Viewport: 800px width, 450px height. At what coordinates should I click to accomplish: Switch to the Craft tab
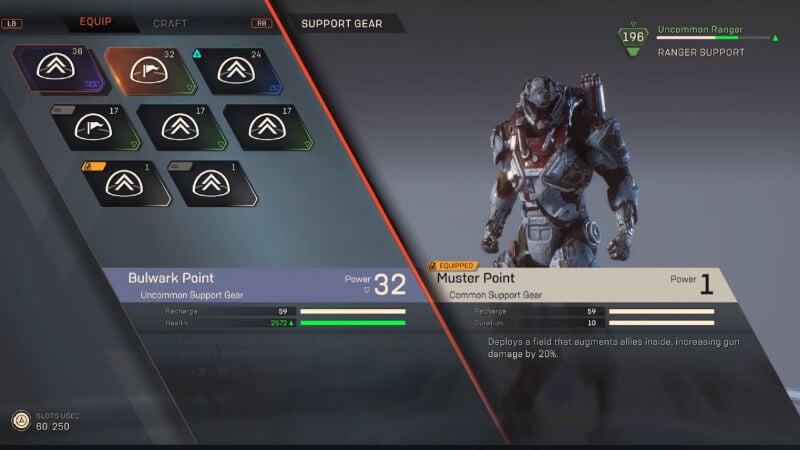[x=170, y=23]
